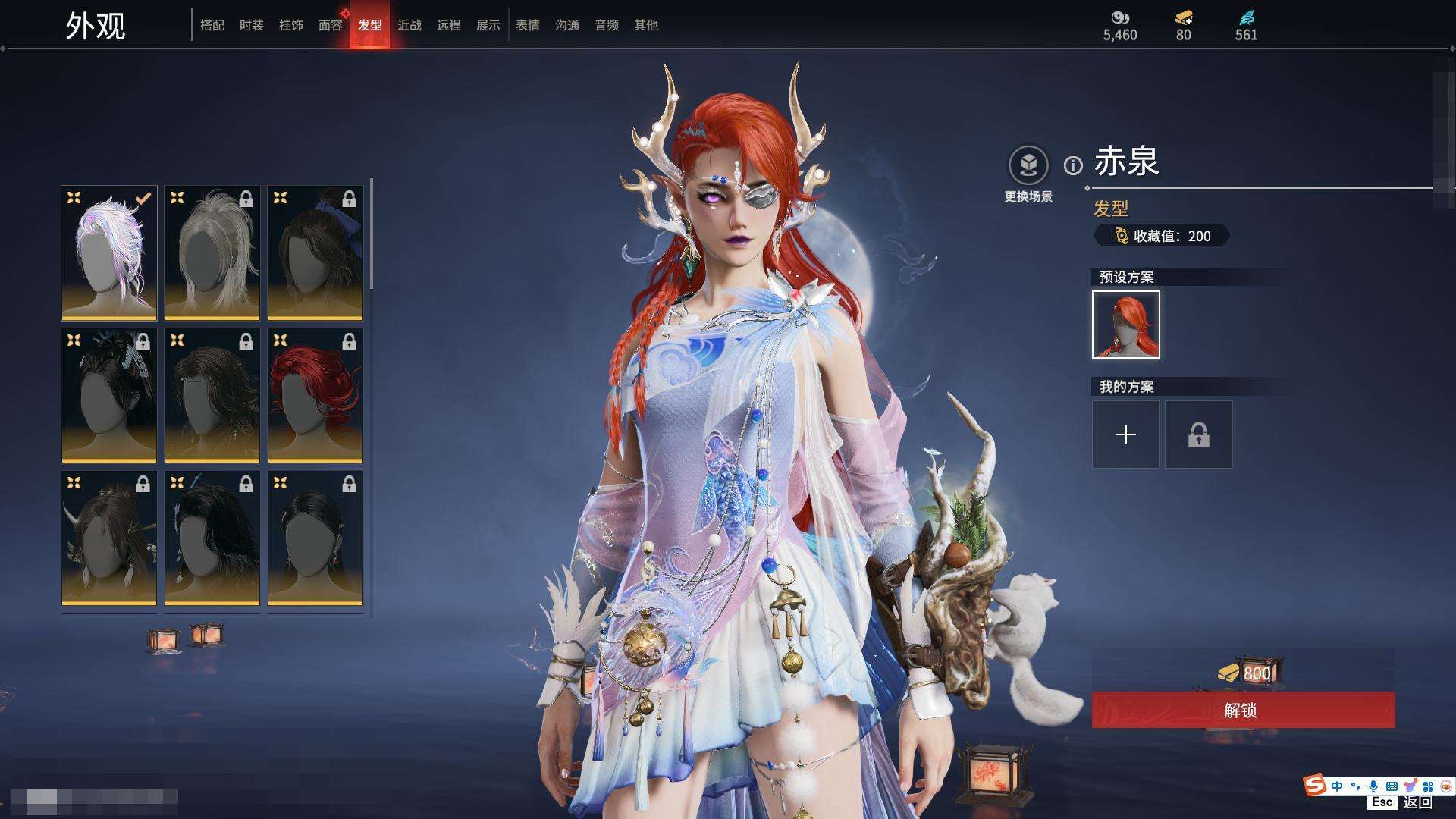The image size is (1456, 819).
Task: Click the locked scheme slot
Action: [x=1199, y=435]
